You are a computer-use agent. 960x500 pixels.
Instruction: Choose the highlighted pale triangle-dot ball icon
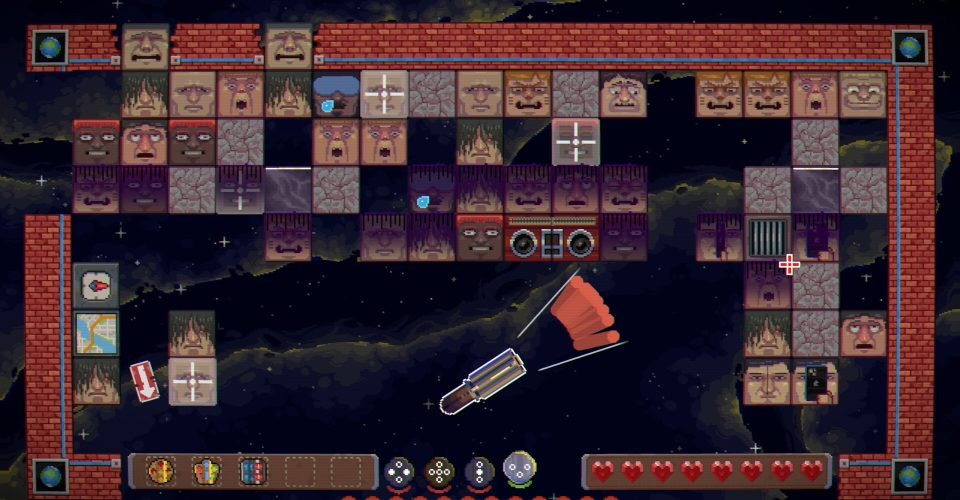click(520, 468)
